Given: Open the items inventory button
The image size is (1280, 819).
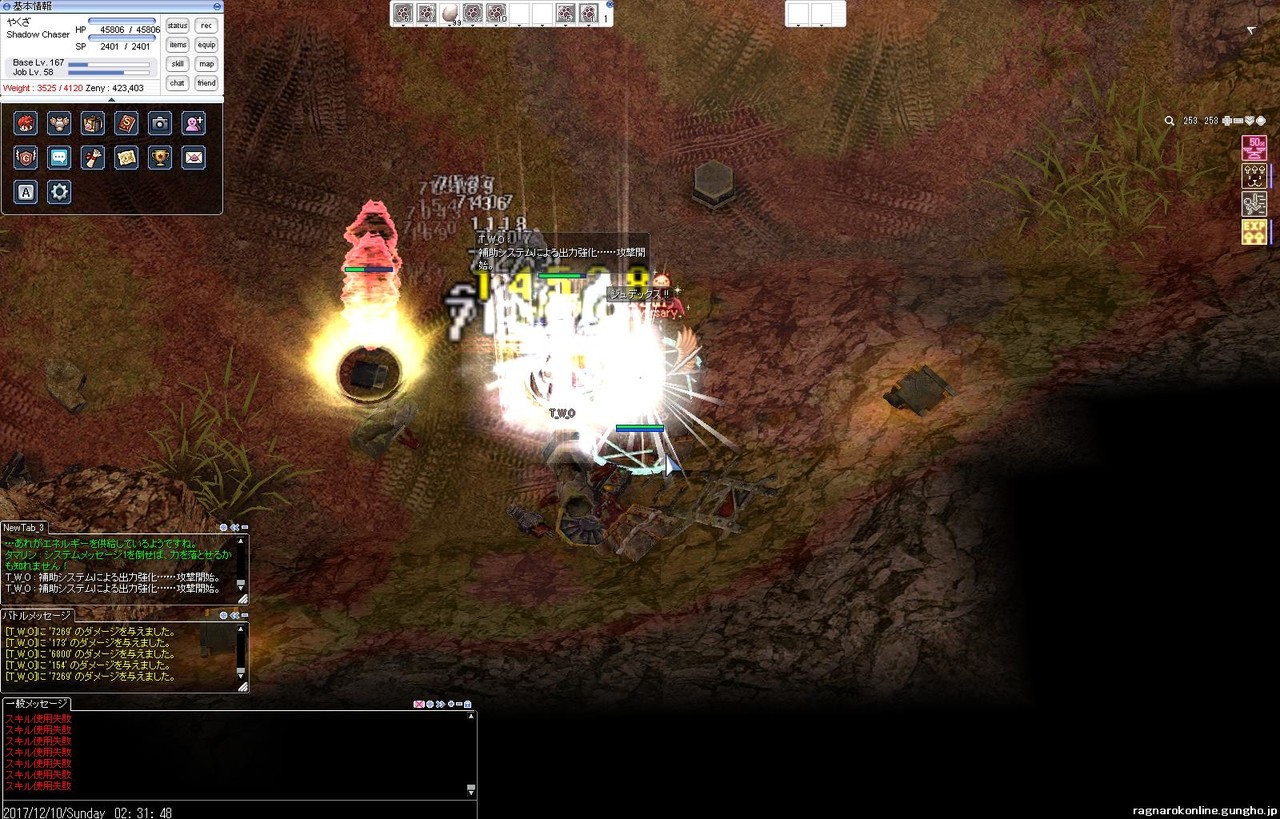Looking at the screenshot, I should (x=178, y=45).
